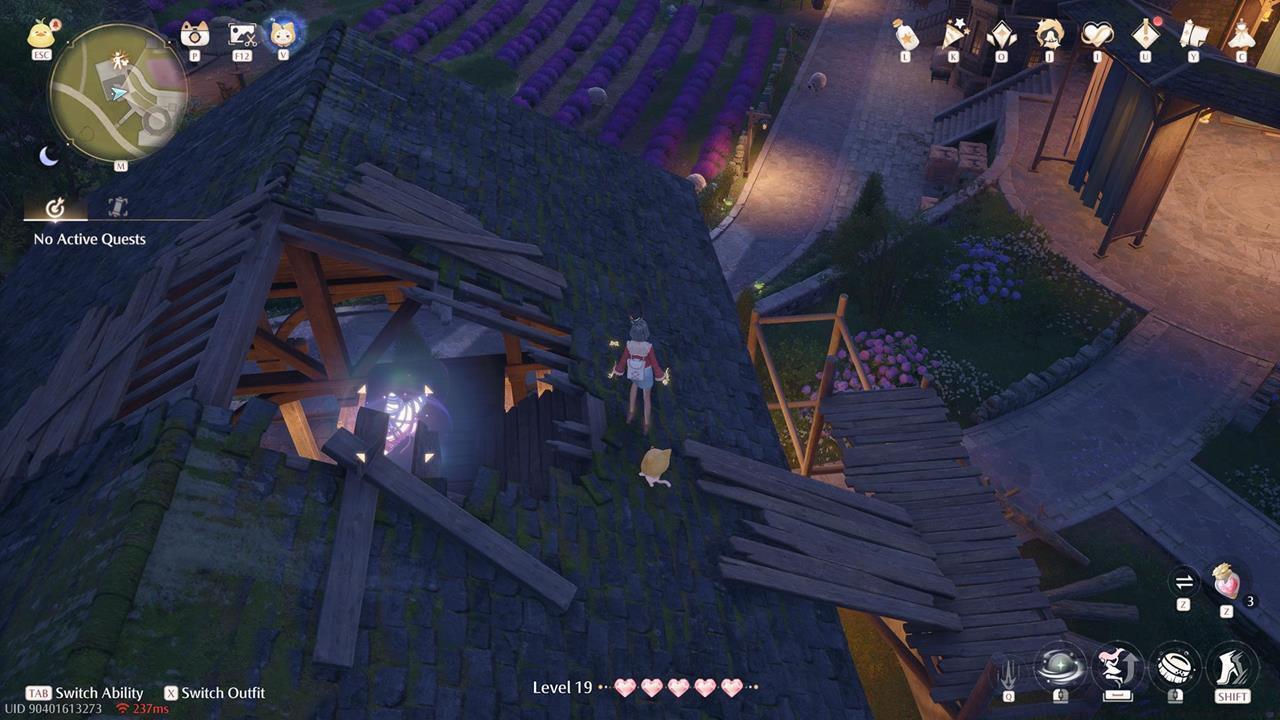Select the surprise firework icon above the K key

pyautogui.click(x=953, y=33)
